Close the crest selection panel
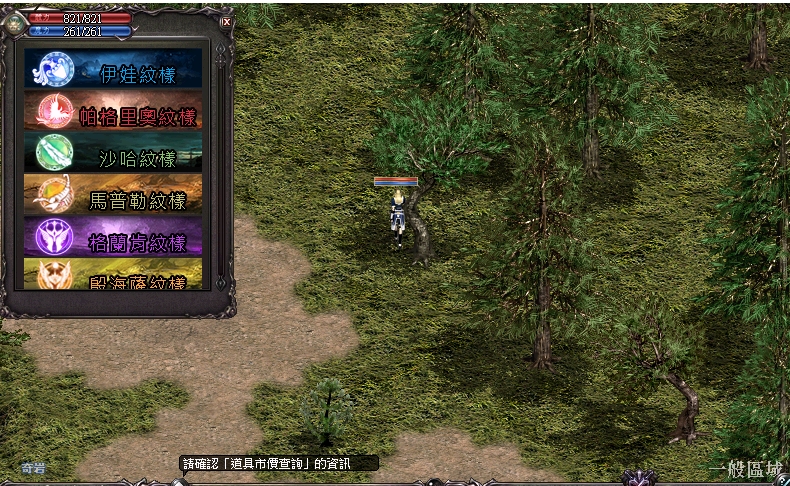The image size is (790, 486). pyautogui.click(x=227, y=21)
